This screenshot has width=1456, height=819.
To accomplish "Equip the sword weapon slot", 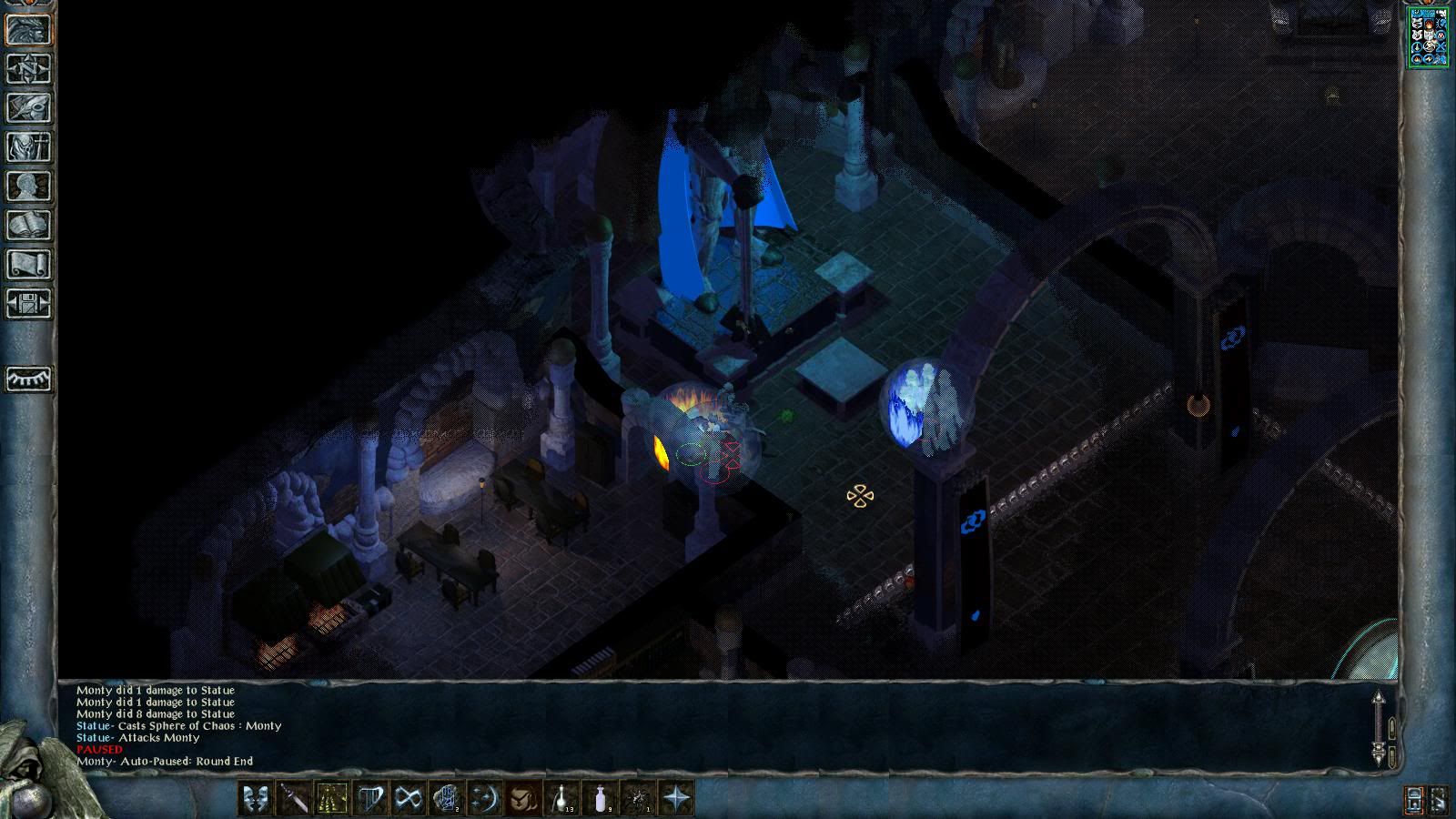I will [x=294, y=798].
